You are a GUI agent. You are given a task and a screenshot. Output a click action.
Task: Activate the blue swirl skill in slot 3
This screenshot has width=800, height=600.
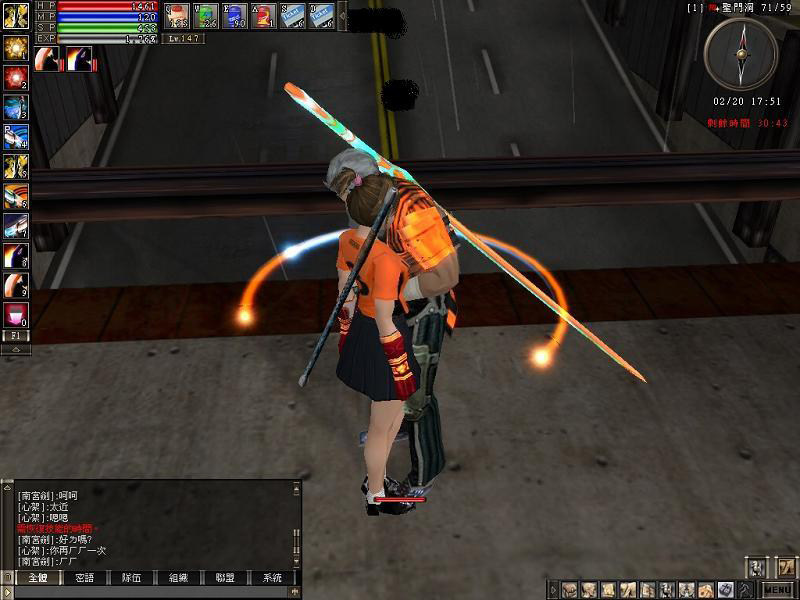click(x=15, y=107)
